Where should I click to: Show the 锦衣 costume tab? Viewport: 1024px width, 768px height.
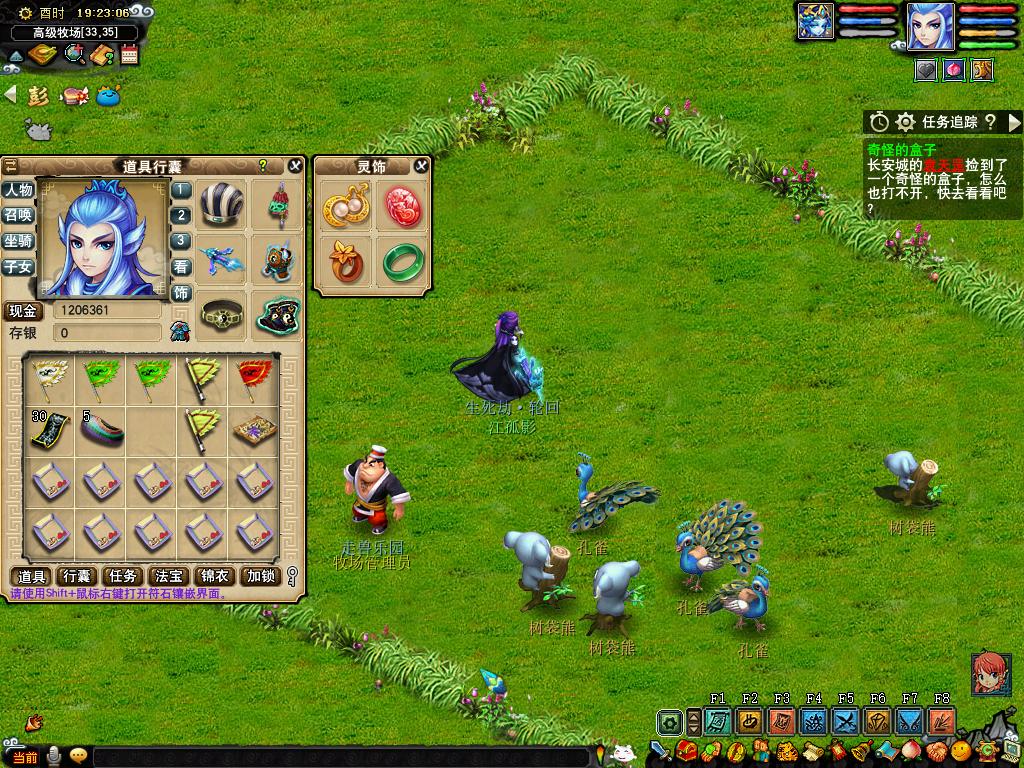[214, 576]
